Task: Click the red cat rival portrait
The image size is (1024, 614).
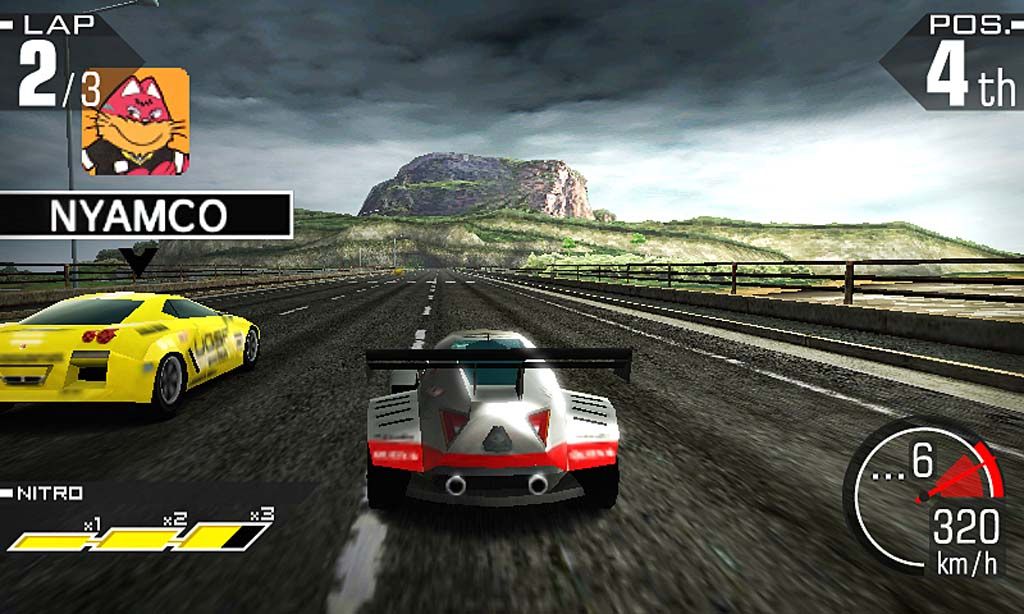Action: coord(135,121)
